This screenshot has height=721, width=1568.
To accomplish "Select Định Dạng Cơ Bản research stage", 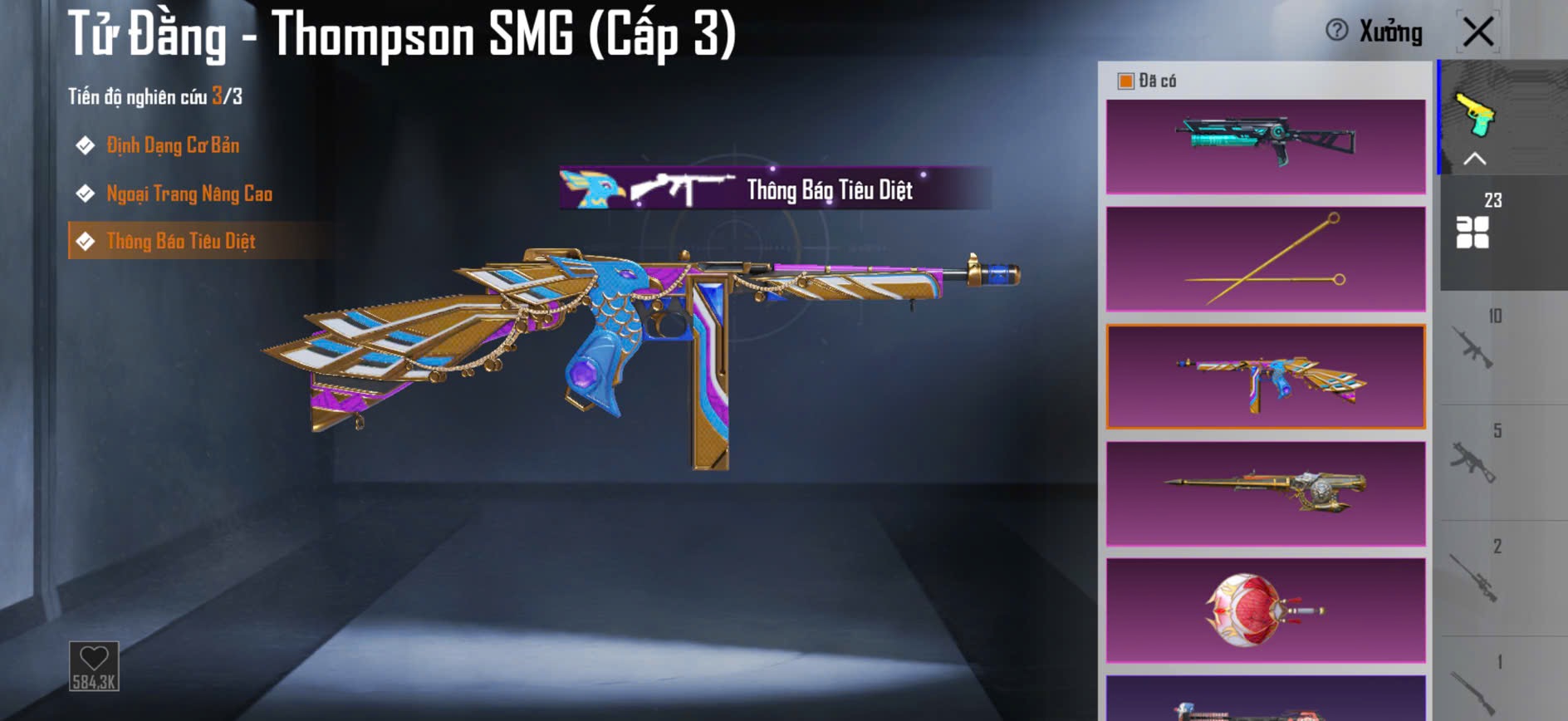I will [172, 146].
